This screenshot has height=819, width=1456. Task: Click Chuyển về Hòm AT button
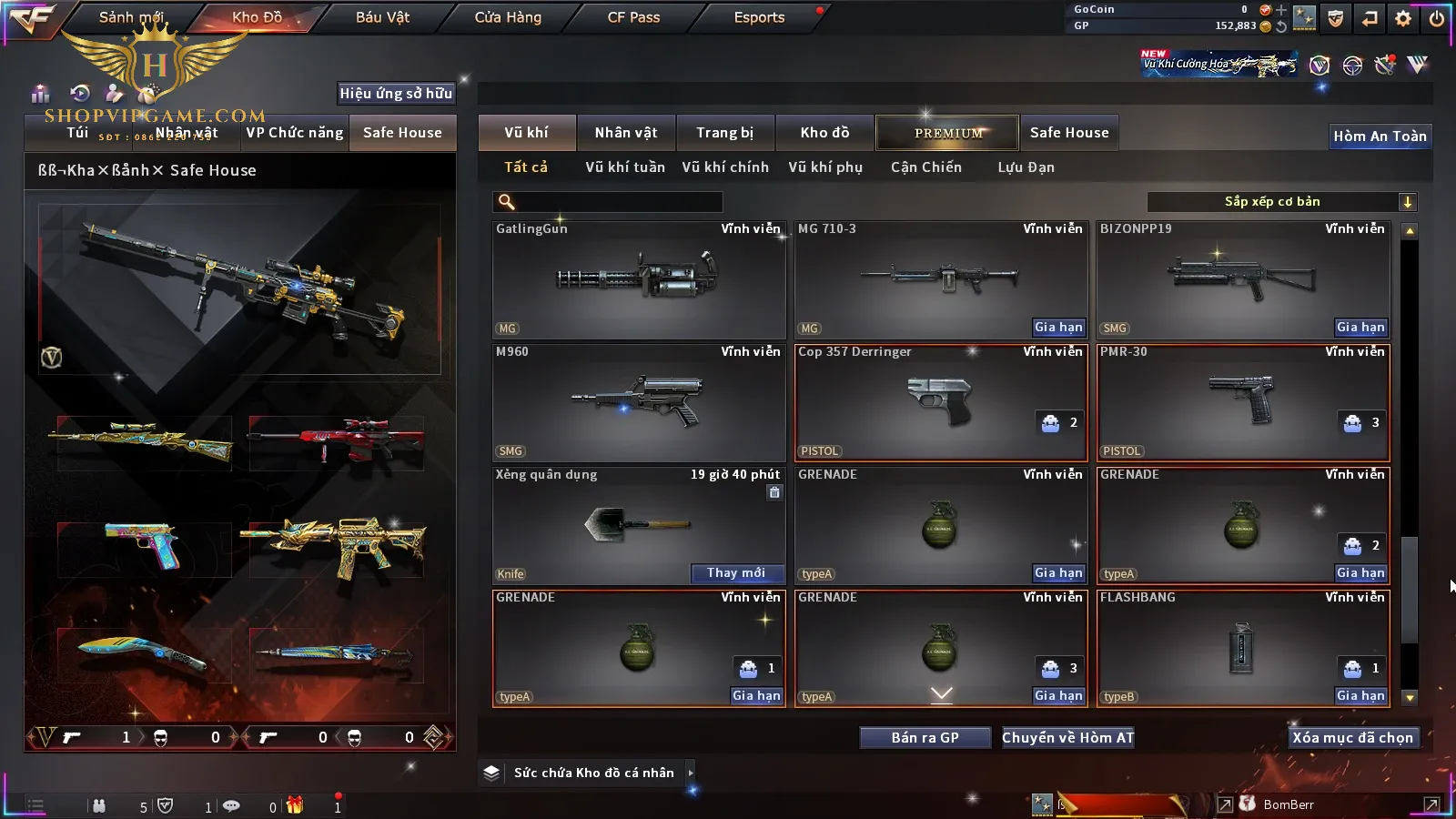click(x=1068, y=738)
